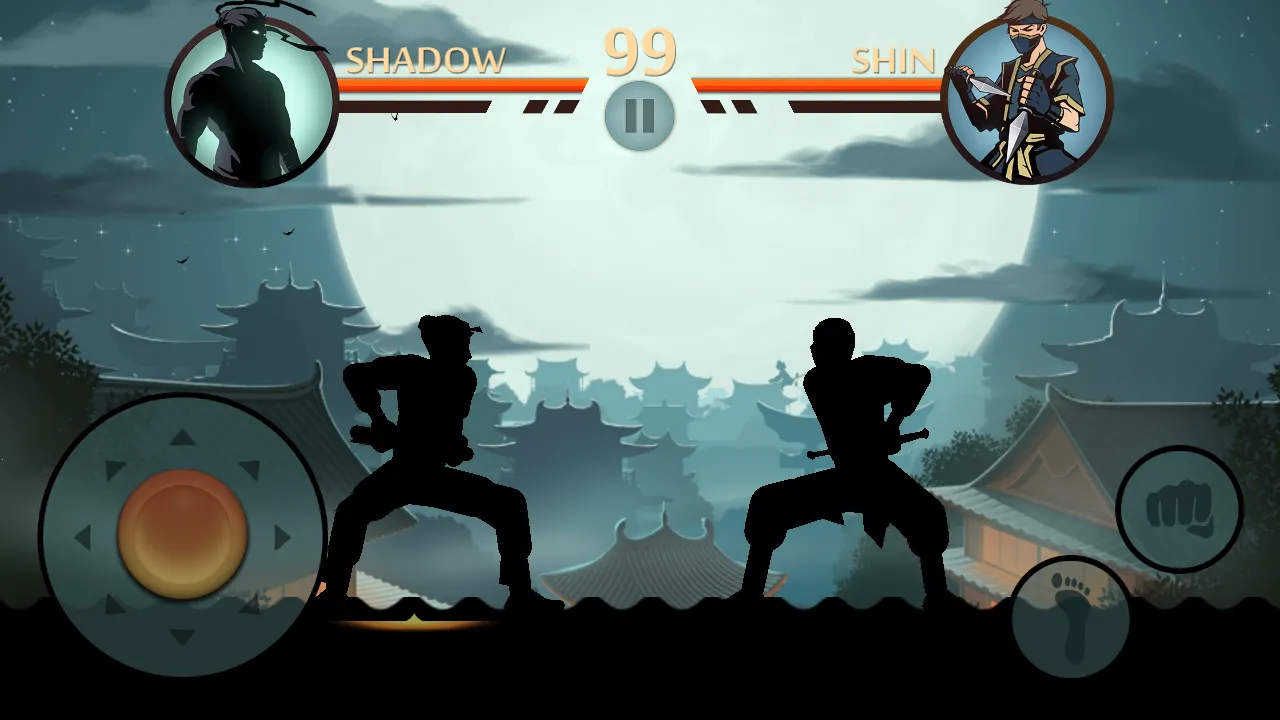Tap the foot kick attack button

(x=1070, y=615)
